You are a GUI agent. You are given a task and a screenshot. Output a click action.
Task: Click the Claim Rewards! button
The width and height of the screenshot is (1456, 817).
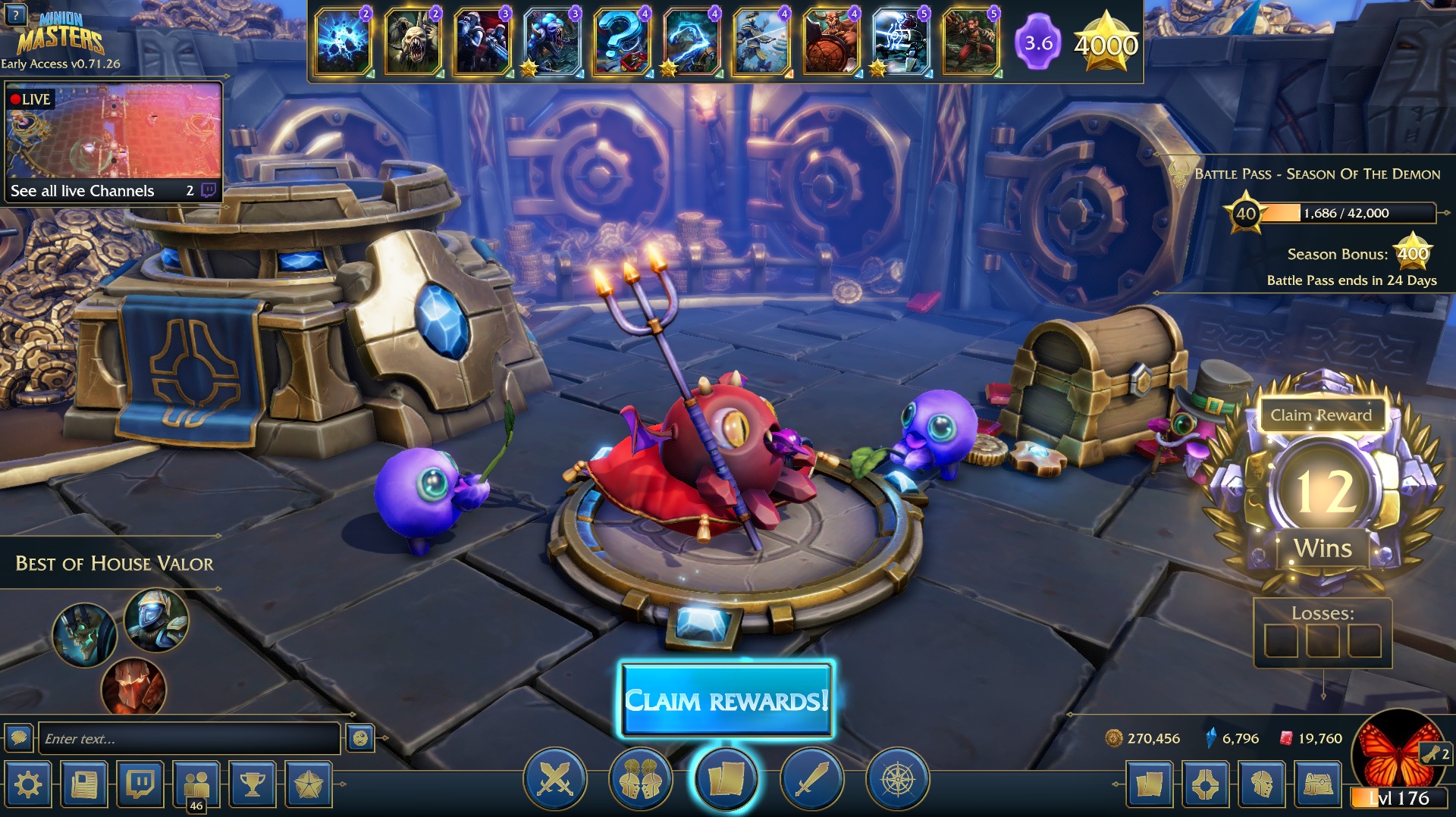[x=726, y=700]
